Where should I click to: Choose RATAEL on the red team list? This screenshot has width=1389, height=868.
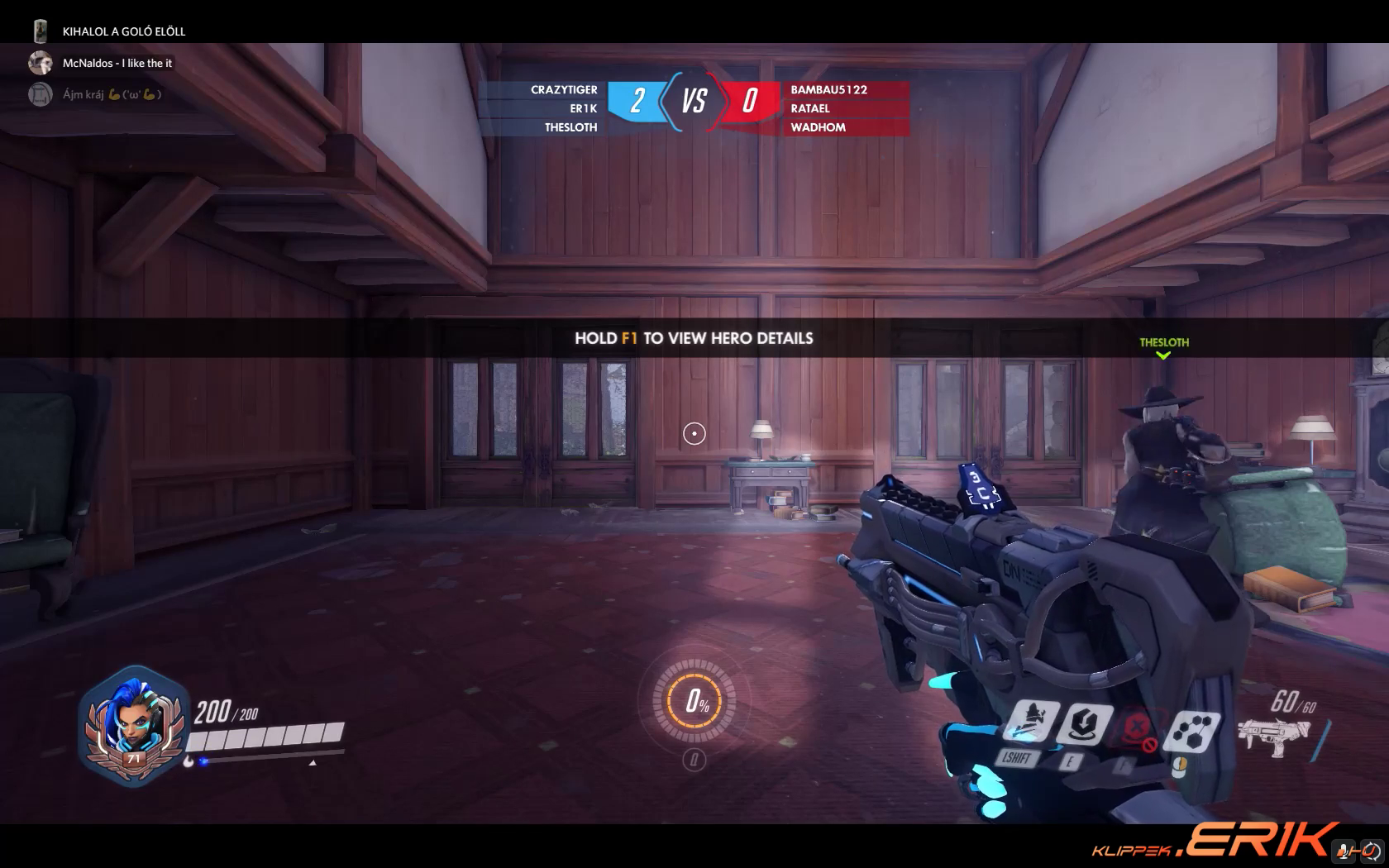810,108
